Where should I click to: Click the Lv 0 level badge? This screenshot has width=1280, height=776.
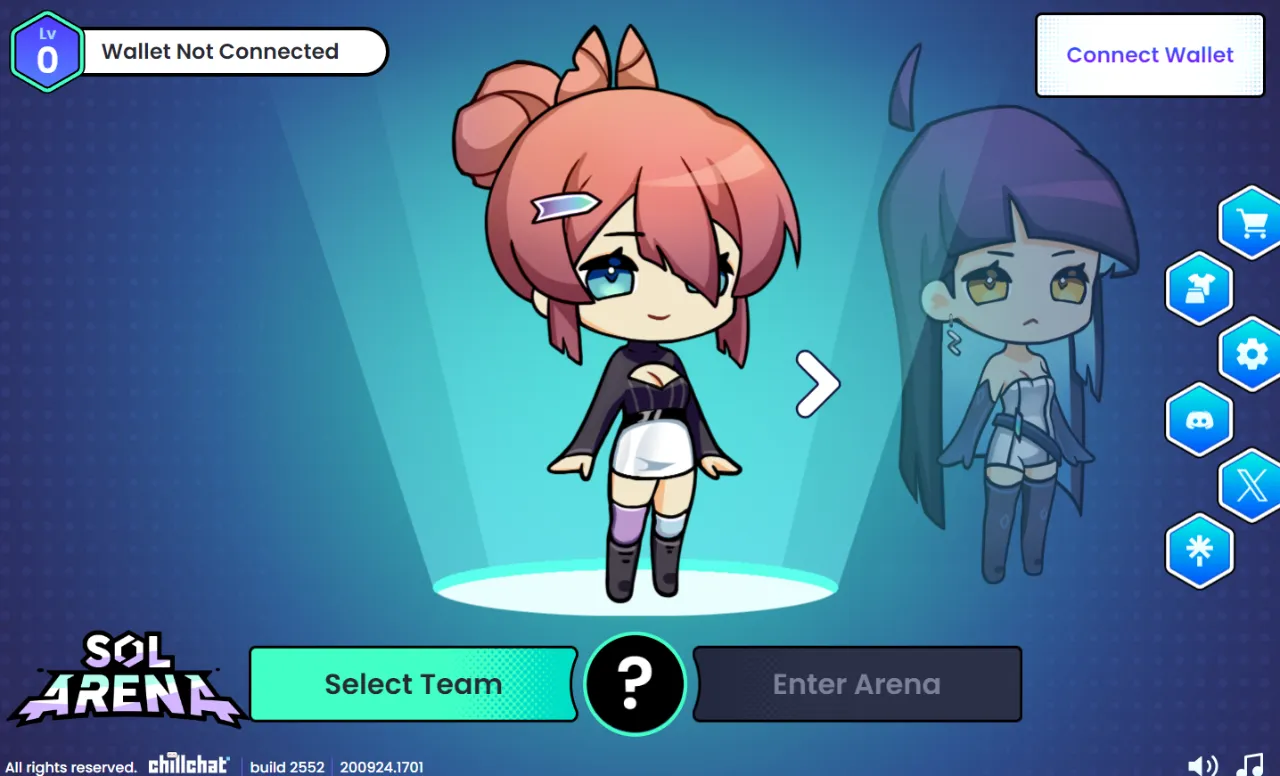pos(46,51)
